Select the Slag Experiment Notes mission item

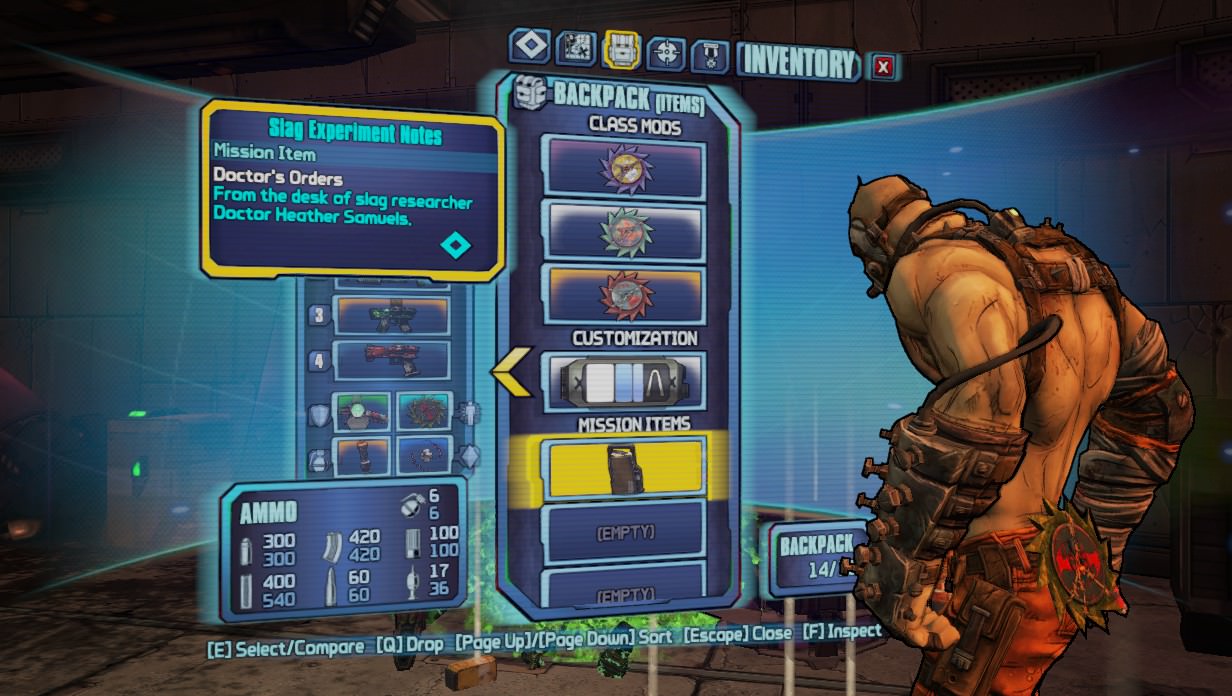[624, 468]
